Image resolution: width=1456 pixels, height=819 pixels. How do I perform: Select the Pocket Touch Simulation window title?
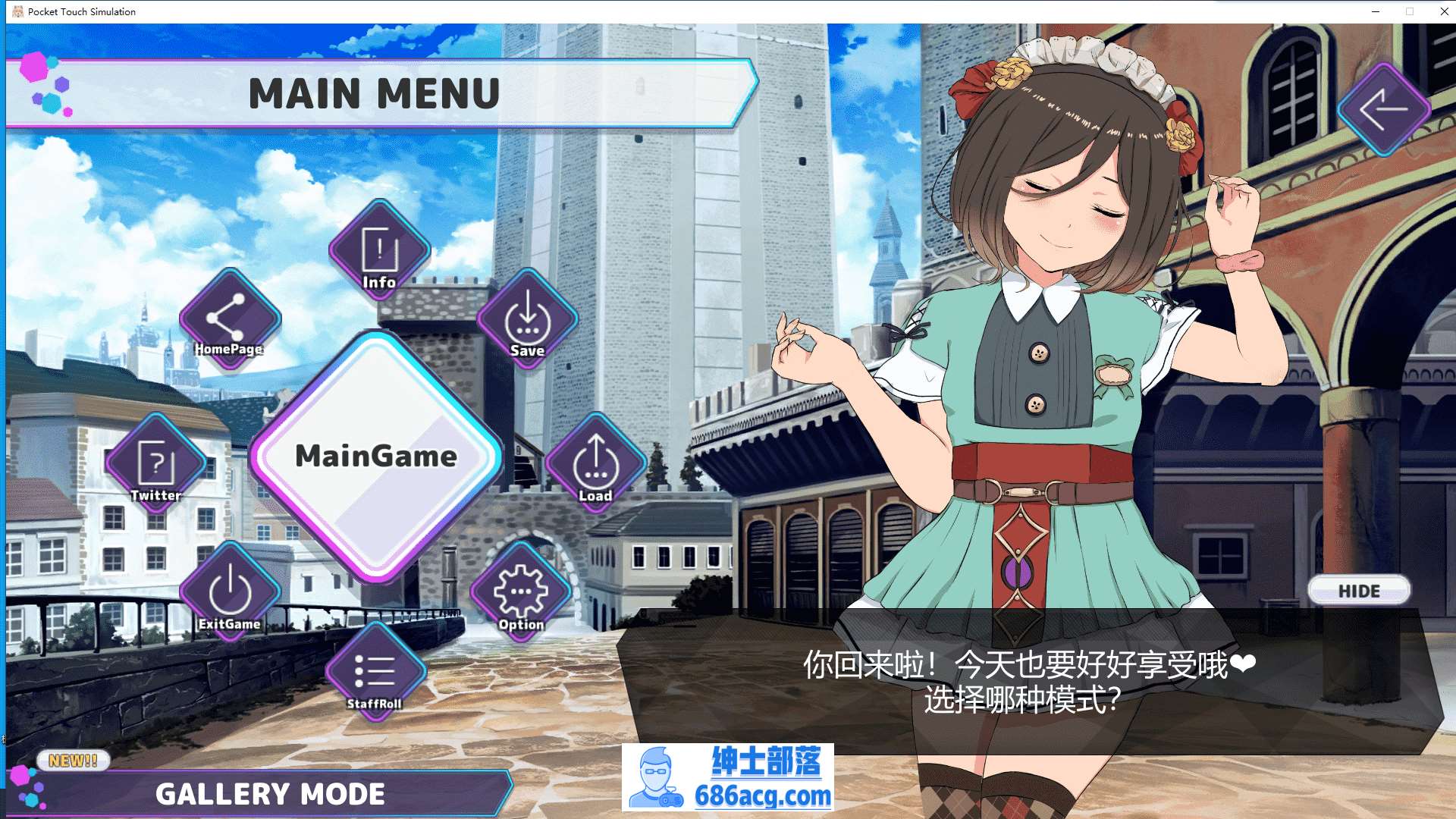coord(80,11)
